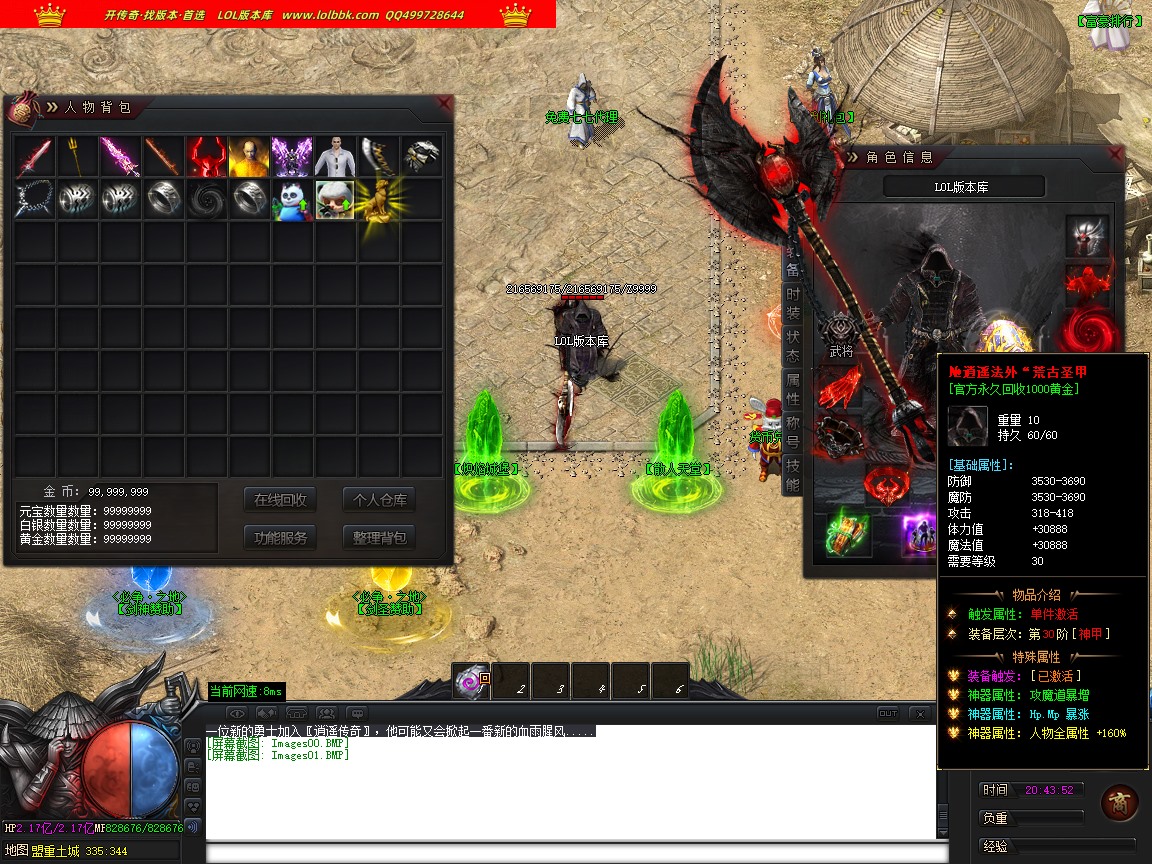
Task: Close the 人物背包 inventory window
Action: pos(445,103)
